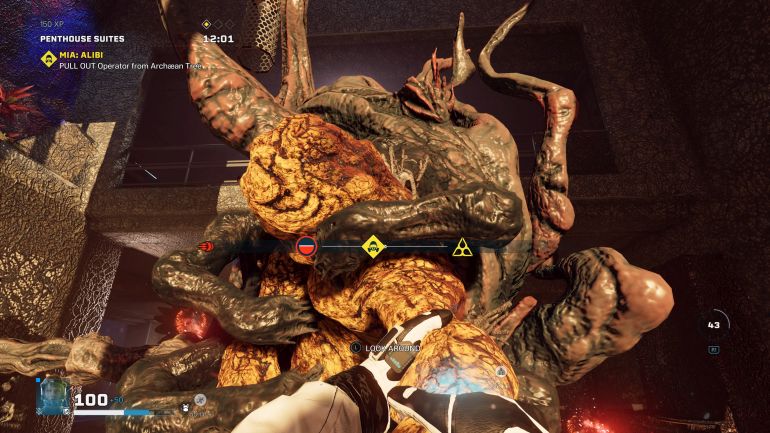Click the operator portrait
The width and height of the screenshot is (770, 433).
(x=51, y=395)
